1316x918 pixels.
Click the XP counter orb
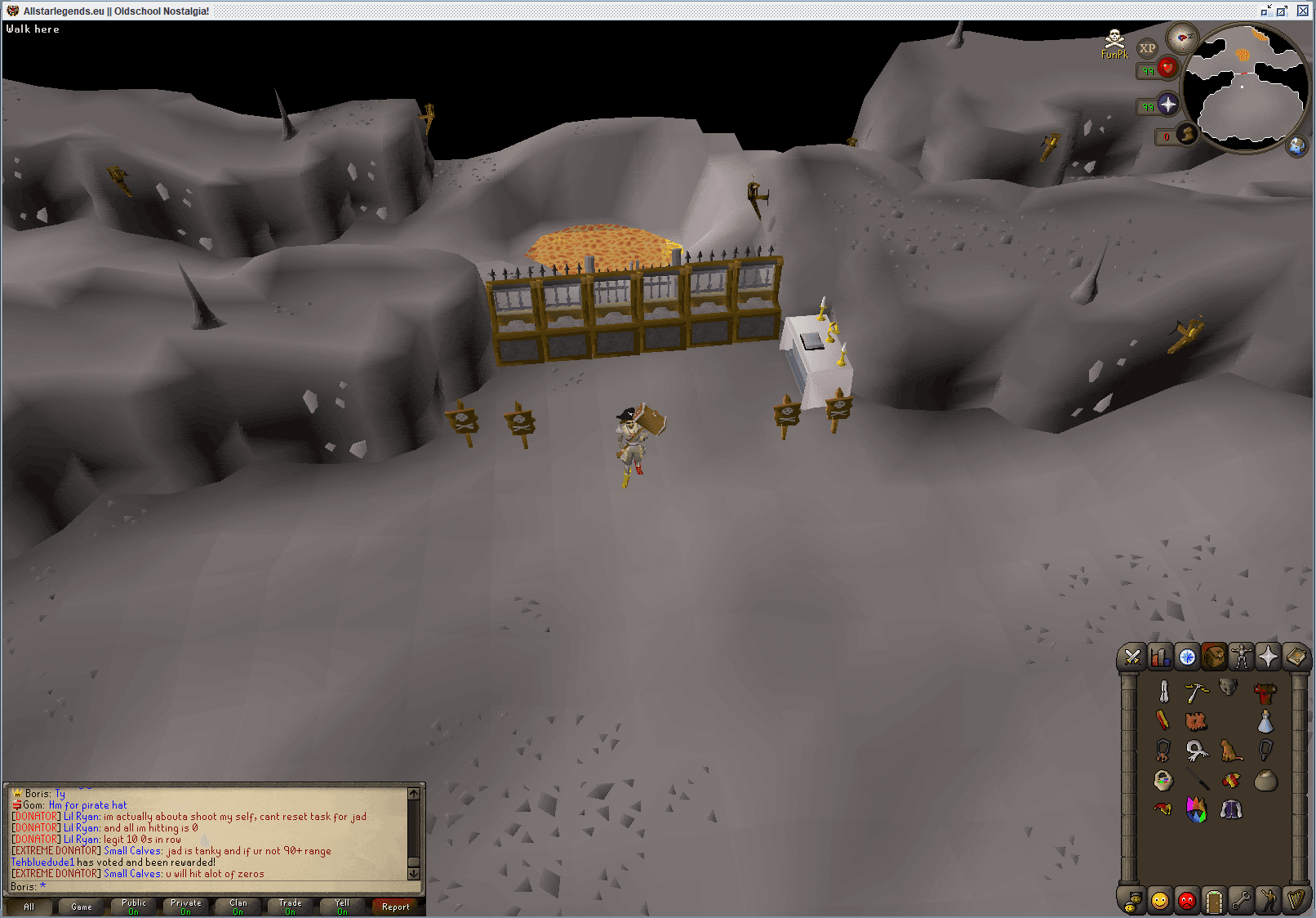click(x=1148, y=49)
